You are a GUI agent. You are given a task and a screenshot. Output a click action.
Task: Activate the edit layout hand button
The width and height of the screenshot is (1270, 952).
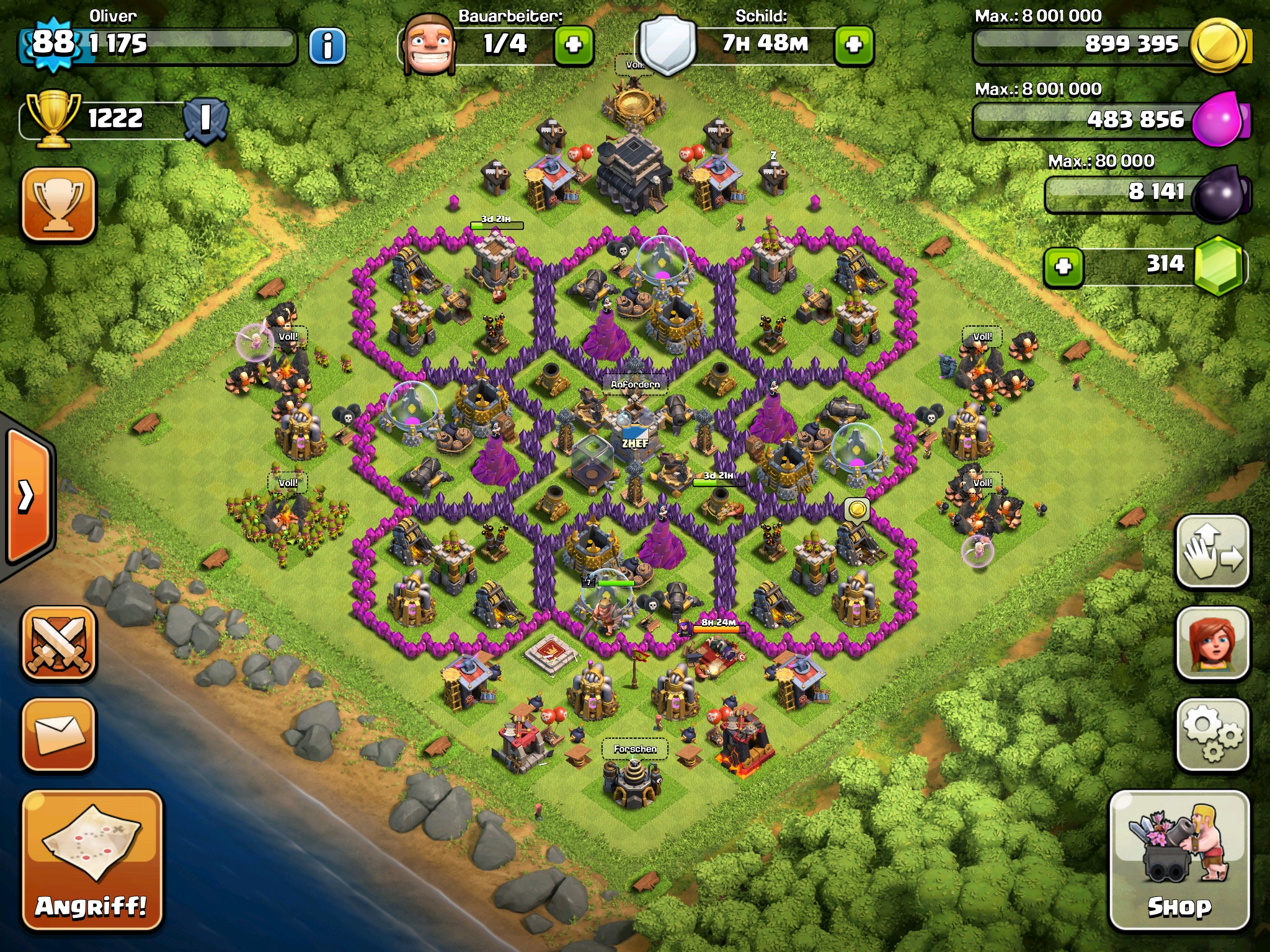click(x=1212, y=552)
